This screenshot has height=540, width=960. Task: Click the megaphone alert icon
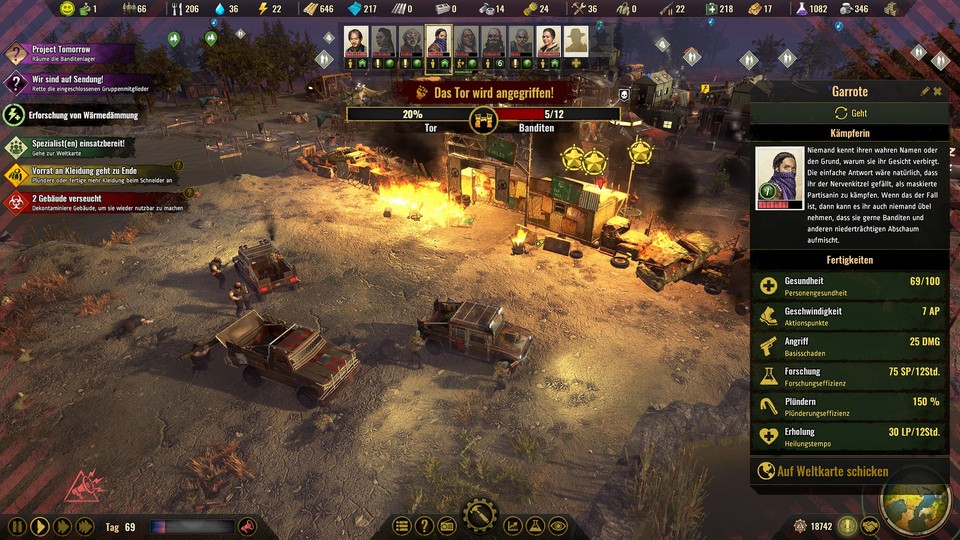[x=246, y=526]
